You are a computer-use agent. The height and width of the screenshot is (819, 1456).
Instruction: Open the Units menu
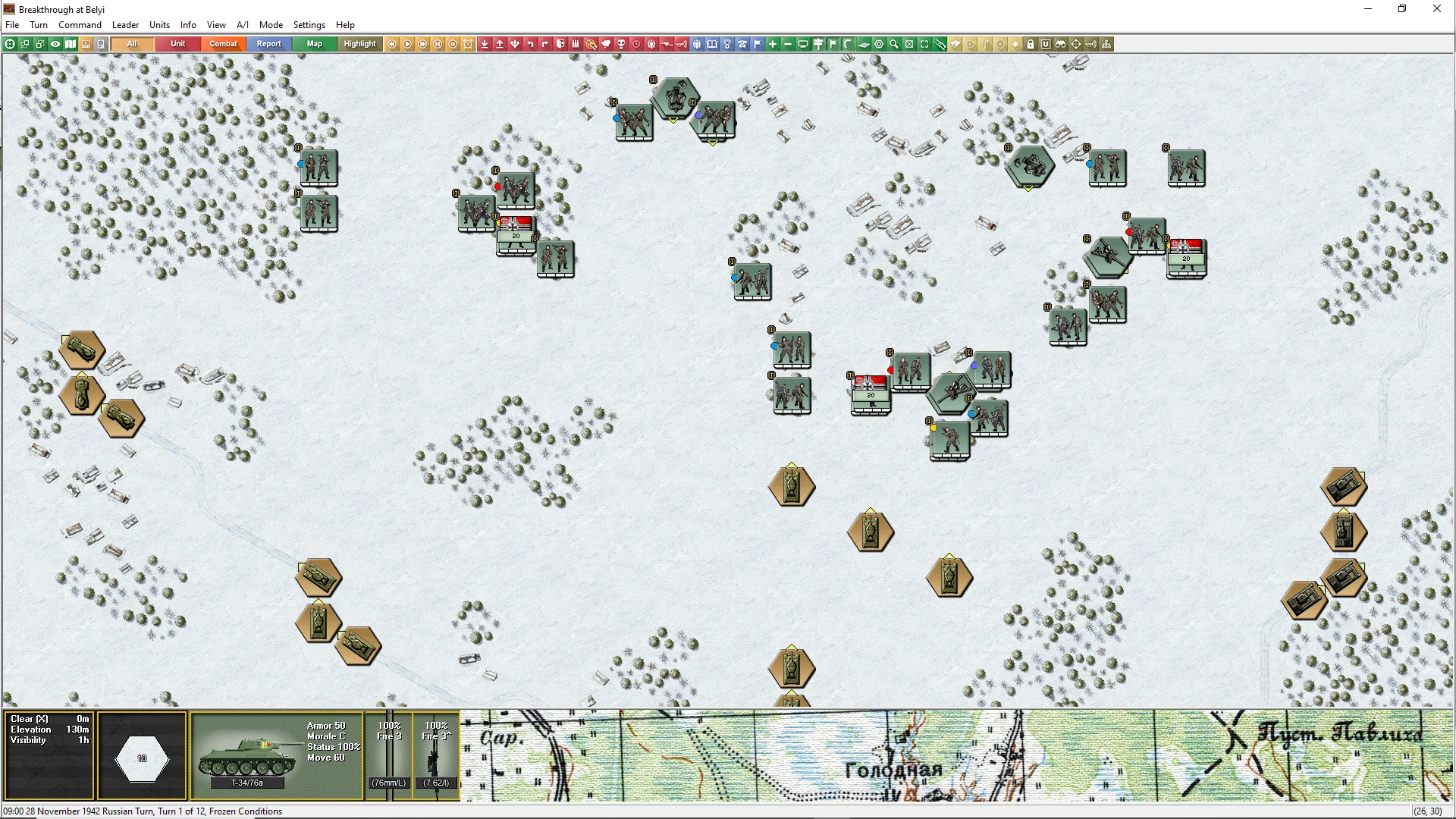pyautogui.click(x=159, y=25)
